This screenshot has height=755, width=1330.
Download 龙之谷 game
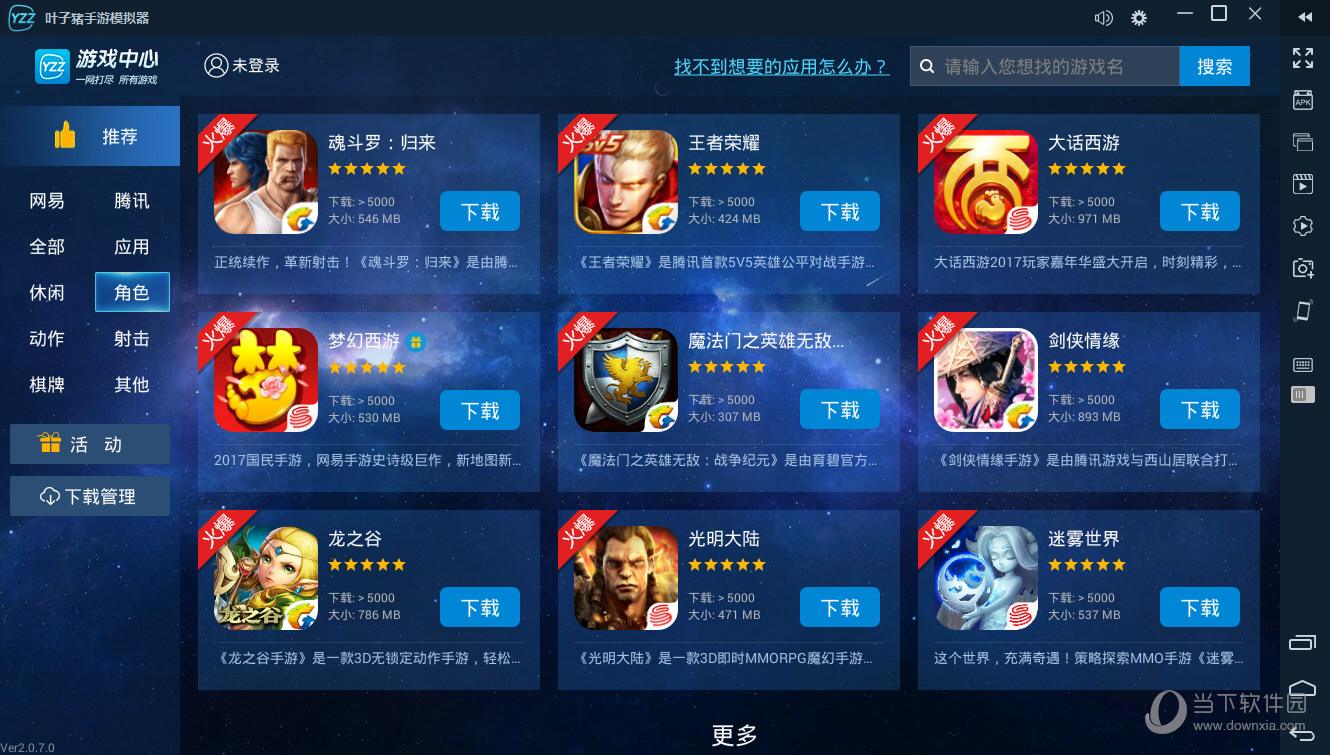(x=480, y=608)
